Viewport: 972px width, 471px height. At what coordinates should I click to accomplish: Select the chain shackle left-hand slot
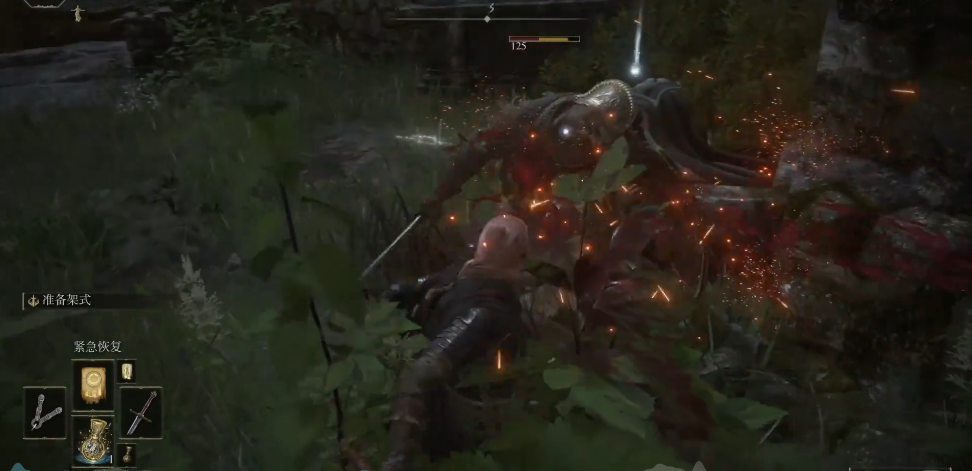click(x=45, y=411)
